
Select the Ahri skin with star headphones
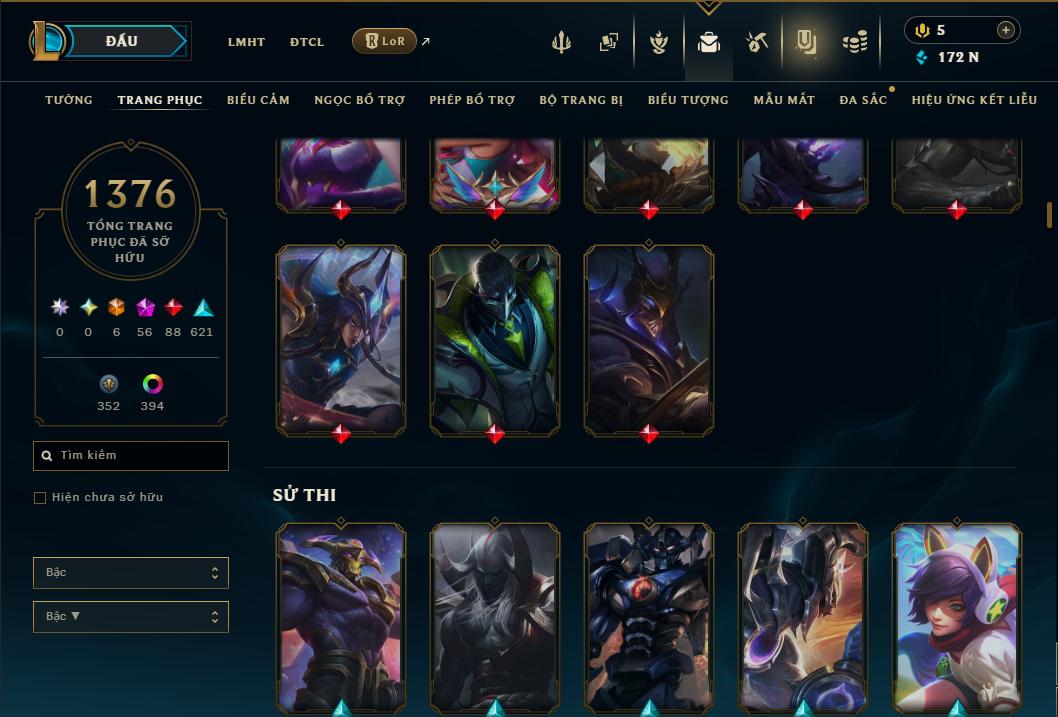[957, 615]
